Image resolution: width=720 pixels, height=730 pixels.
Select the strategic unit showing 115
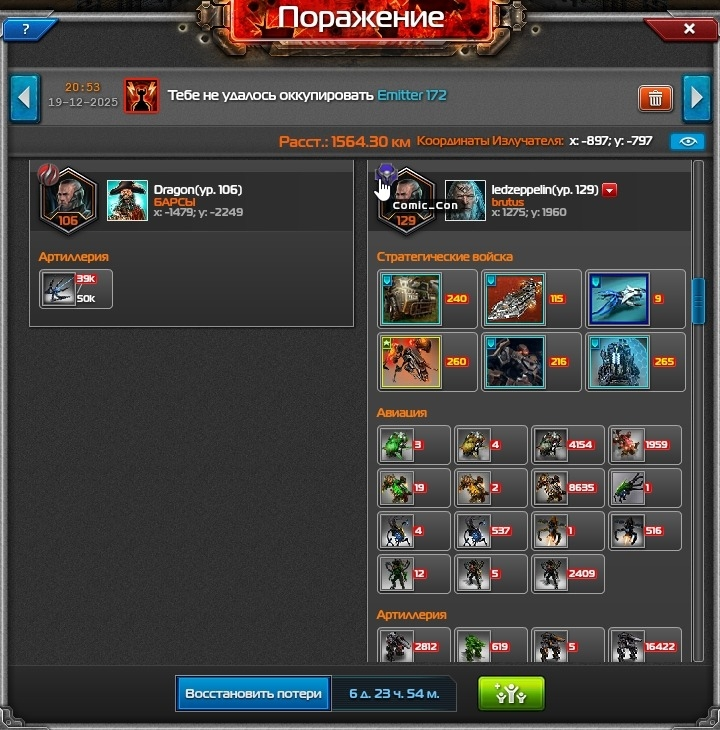[x=514, y=299]
